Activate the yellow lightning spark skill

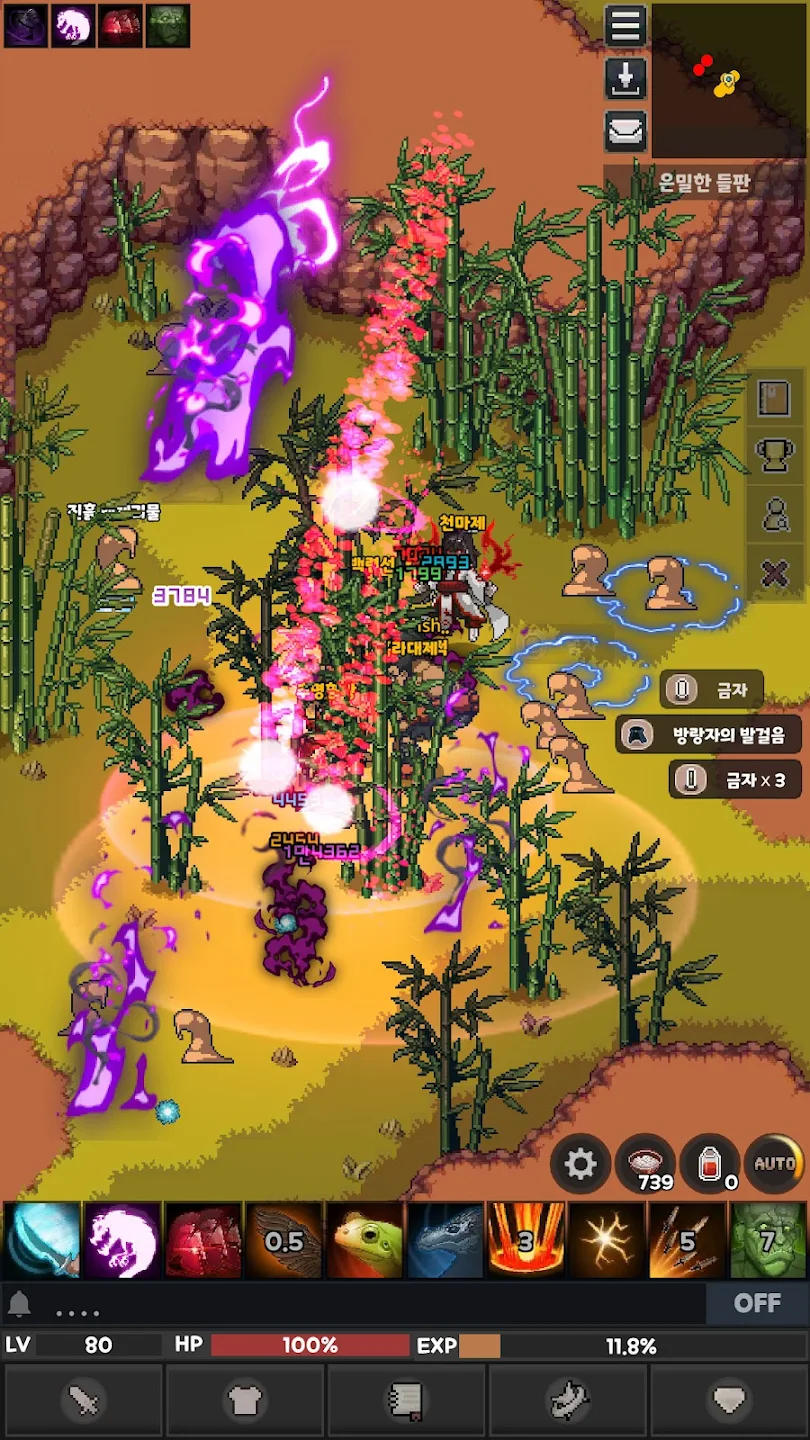coord(607,1241)
